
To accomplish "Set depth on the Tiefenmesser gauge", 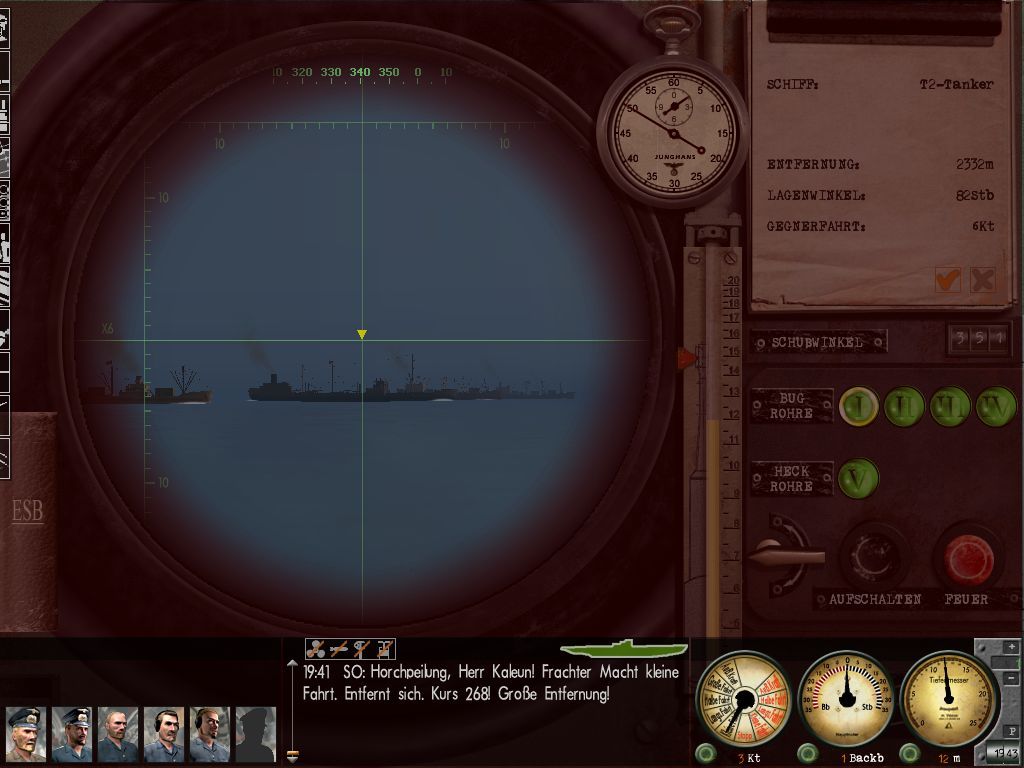I will [947, 698].
